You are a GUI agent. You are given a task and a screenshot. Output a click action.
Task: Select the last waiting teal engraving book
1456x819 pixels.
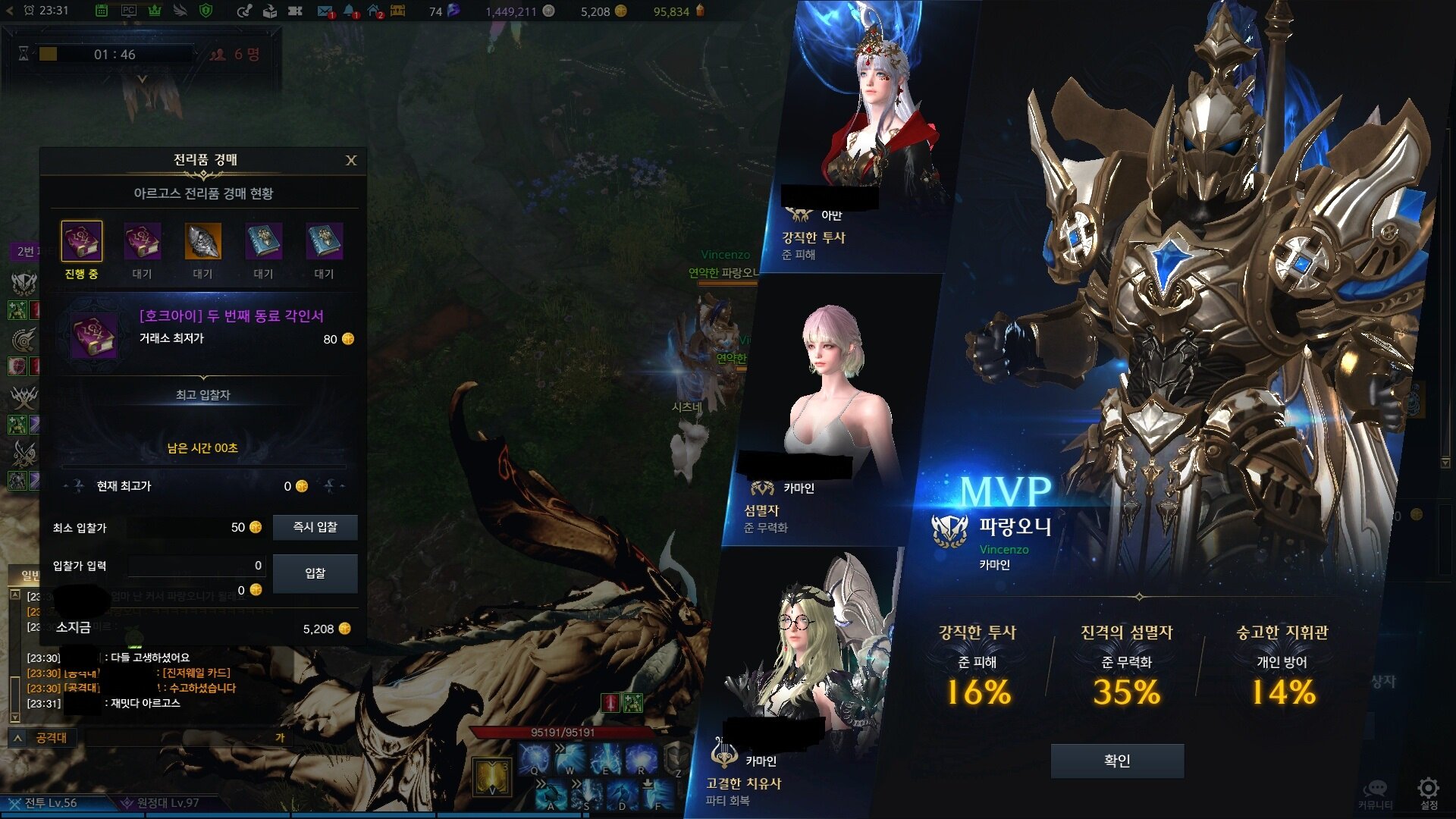point(324,242)
